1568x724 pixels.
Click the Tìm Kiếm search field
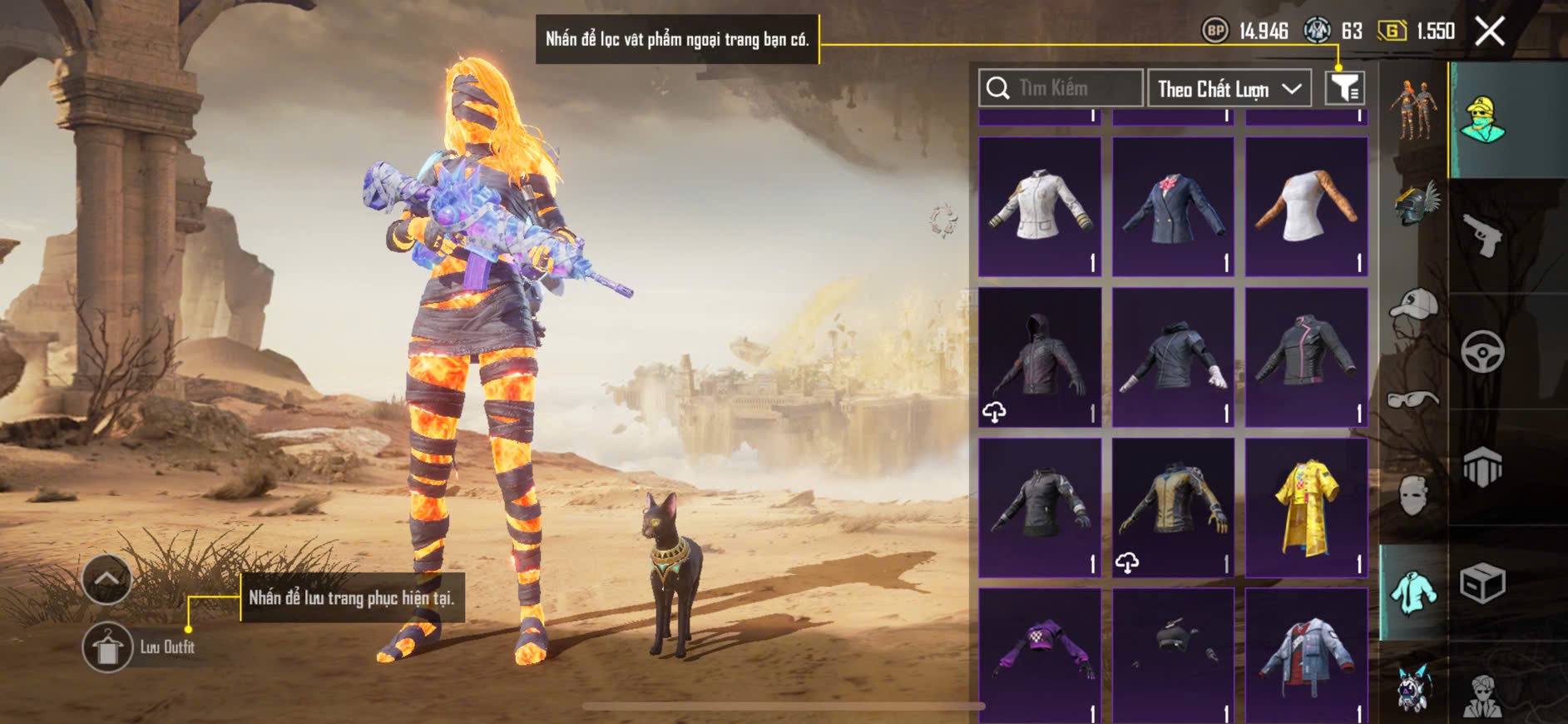click(1061, 88)
